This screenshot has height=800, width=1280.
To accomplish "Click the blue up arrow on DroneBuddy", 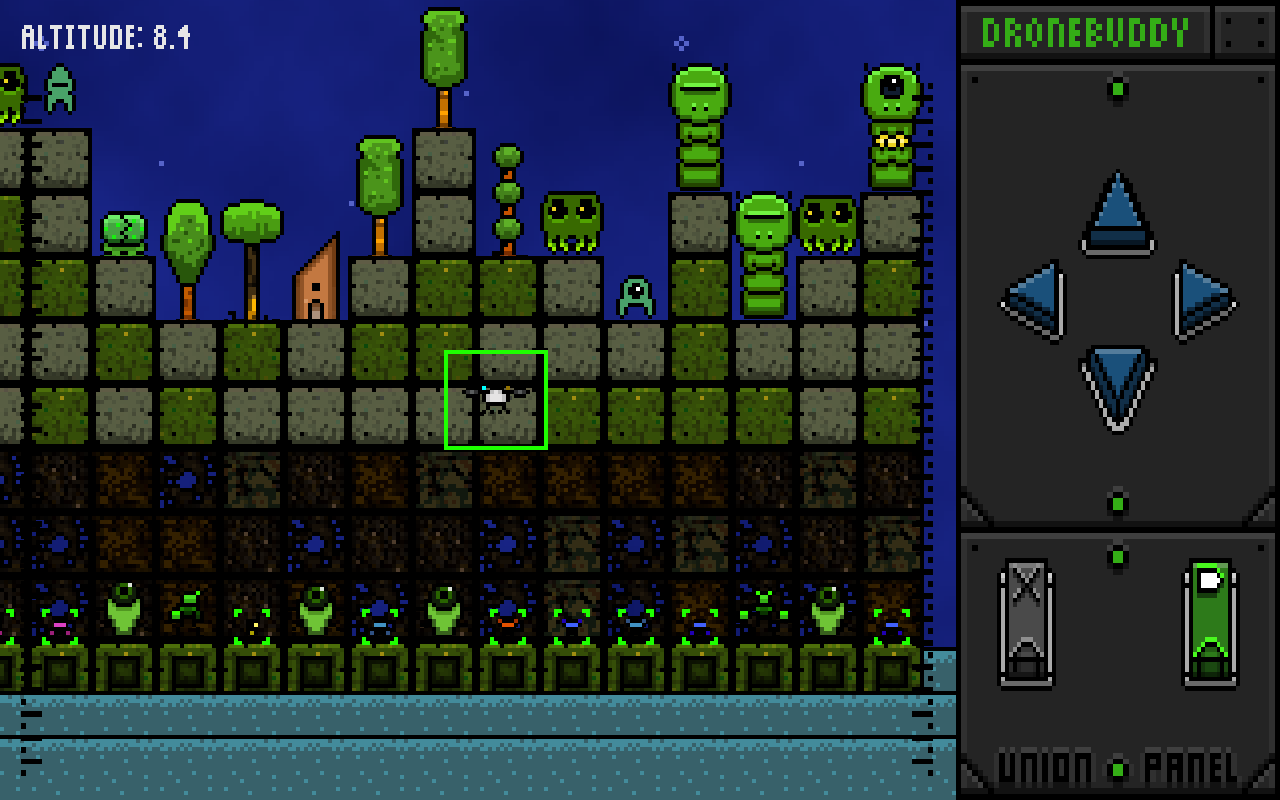I will [1117, 213].
